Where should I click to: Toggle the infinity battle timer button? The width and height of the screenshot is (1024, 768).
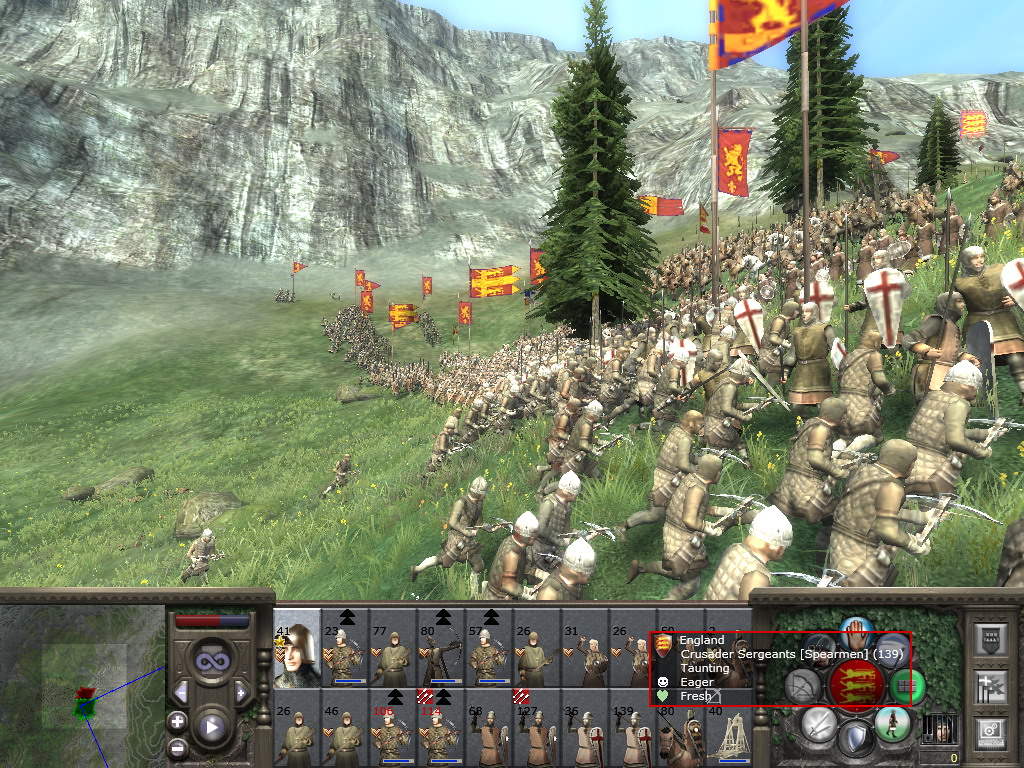[211, 660]
